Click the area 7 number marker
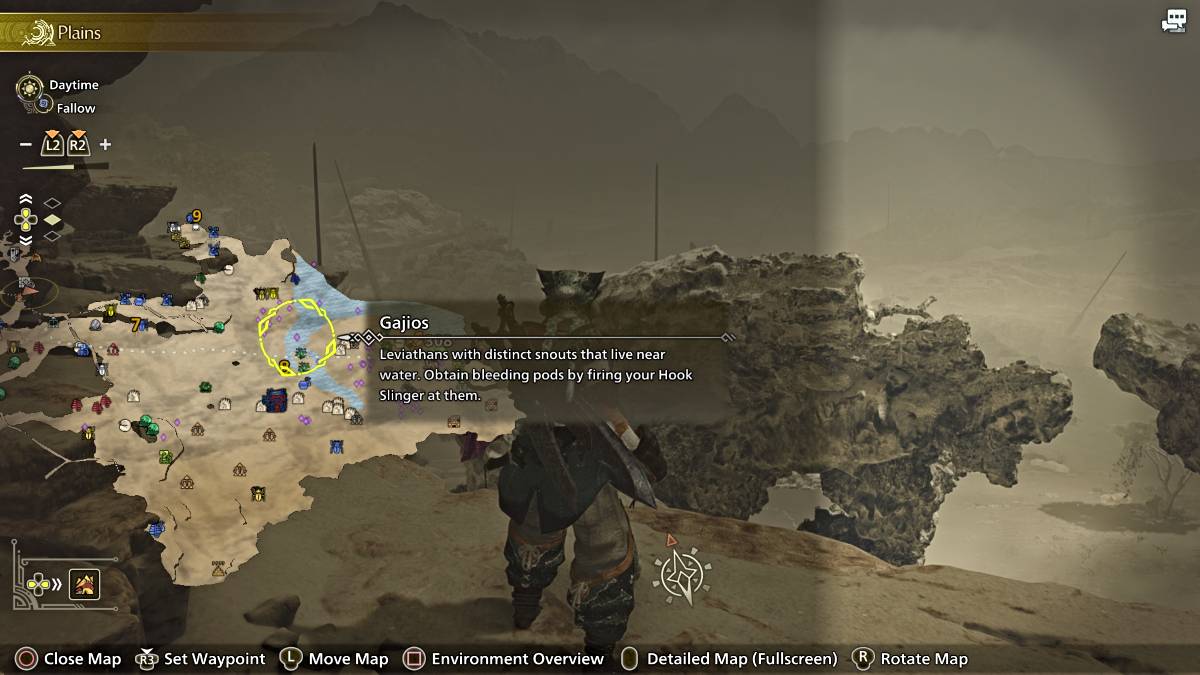Viewport: 1200px width, 675px height. 136,324
